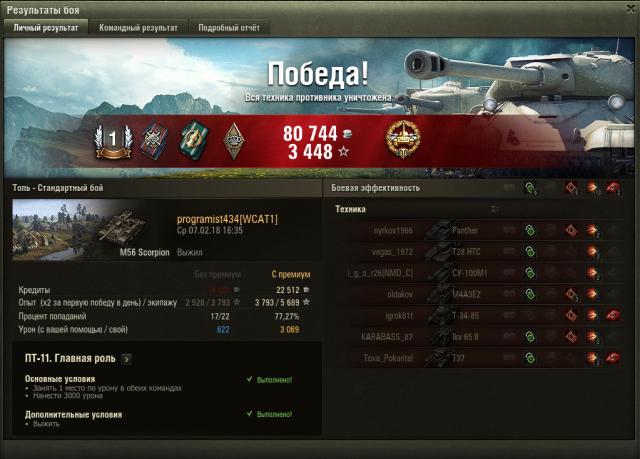
Task: Click the large gold tank medal
Action: point(404,140)
